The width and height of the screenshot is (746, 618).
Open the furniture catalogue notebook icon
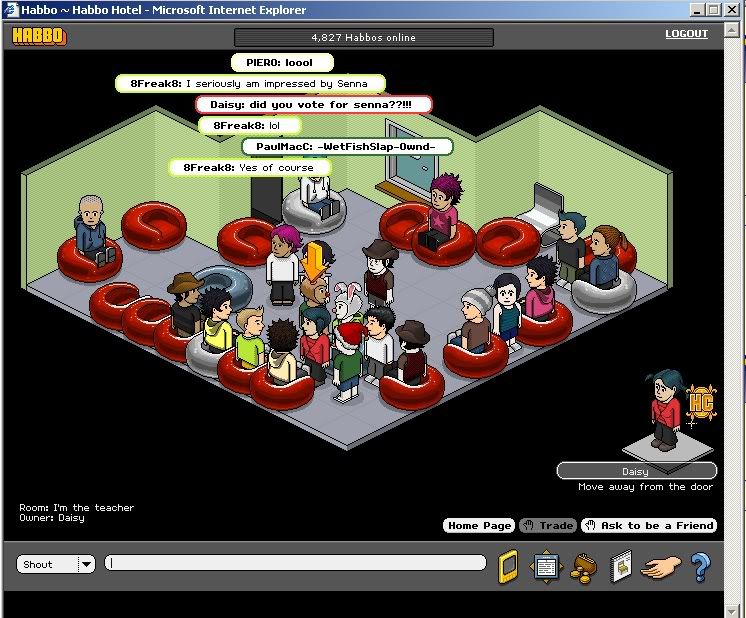pos(620,566)
